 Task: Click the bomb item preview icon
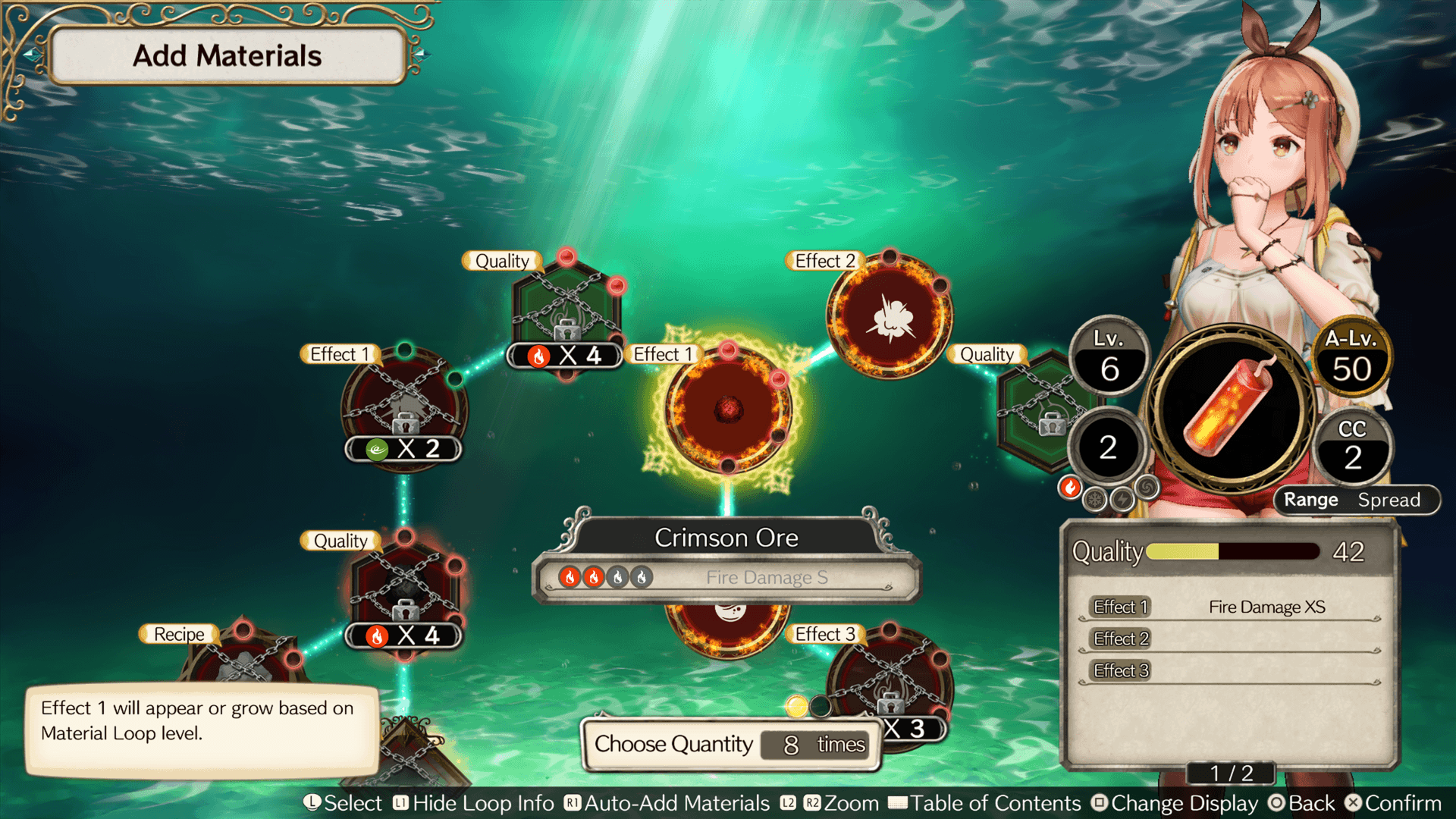(x=1231, y=408)
